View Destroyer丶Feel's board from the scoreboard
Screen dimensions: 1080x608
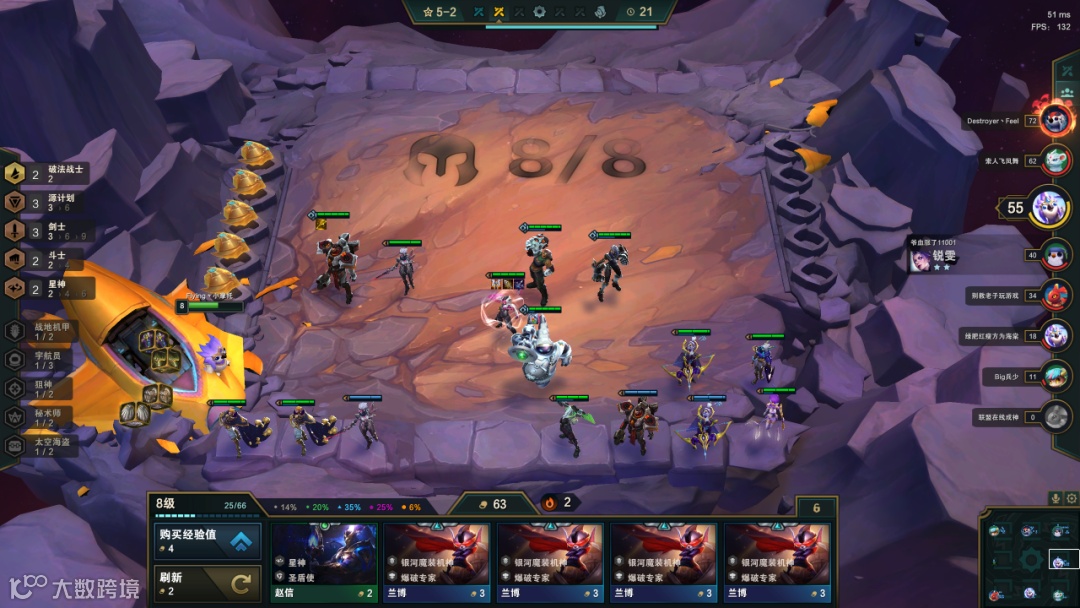coord(1055,120)
